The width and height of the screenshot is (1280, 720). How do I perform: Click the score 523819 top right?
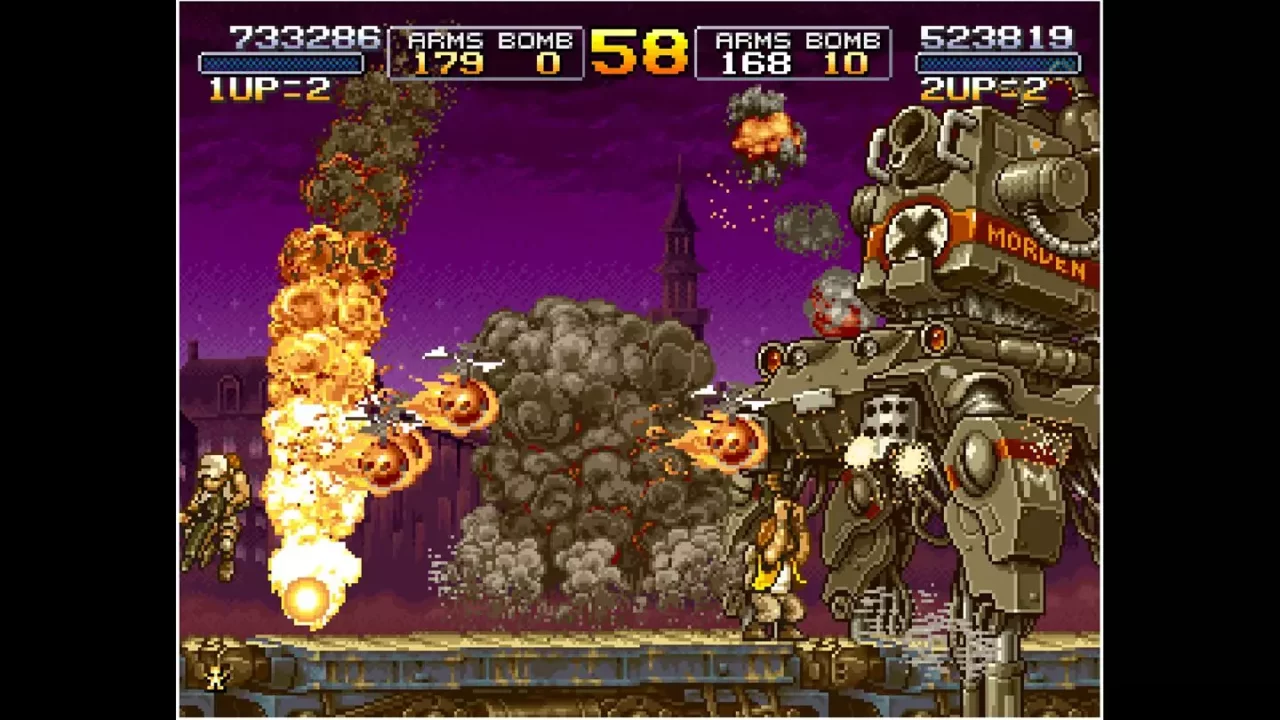999,37
